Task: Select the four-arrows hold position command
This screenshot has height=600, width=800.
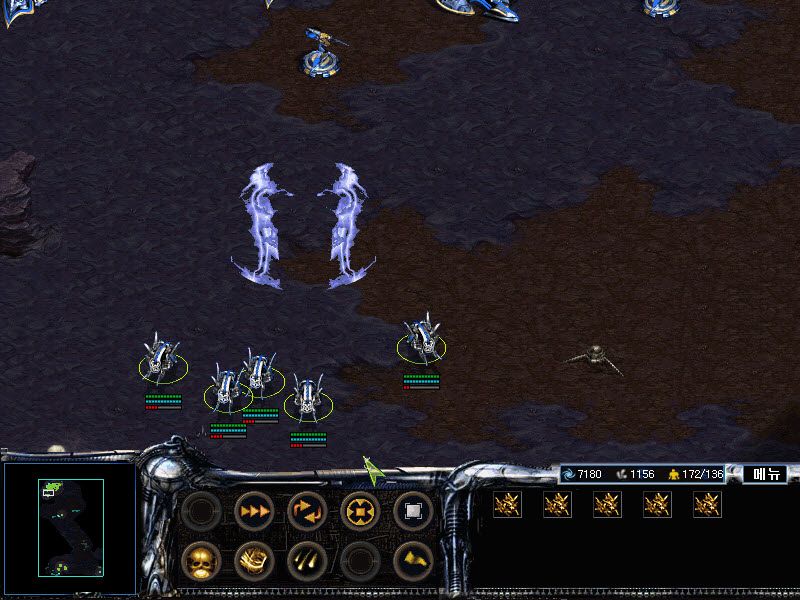Action: point(360,510)
